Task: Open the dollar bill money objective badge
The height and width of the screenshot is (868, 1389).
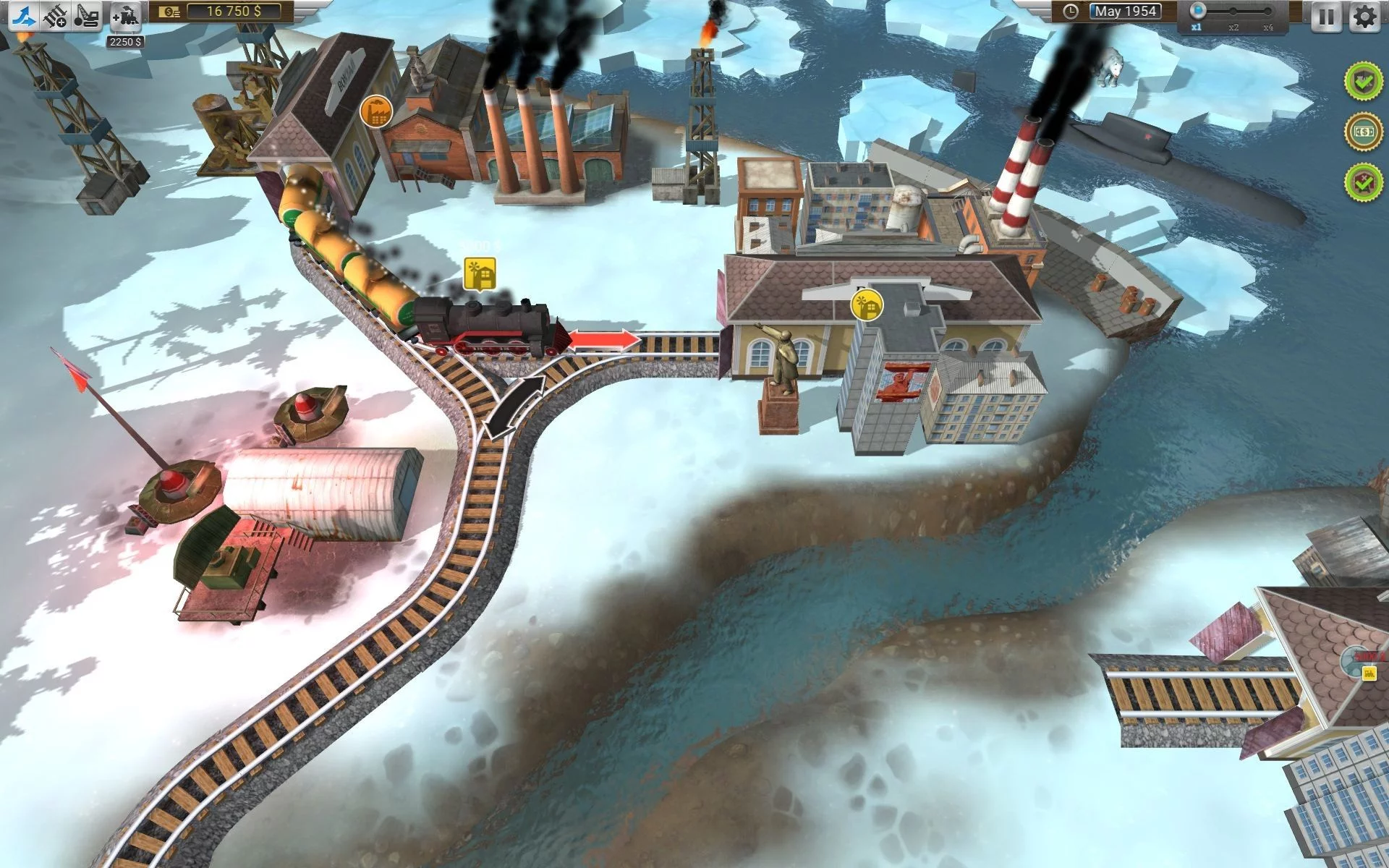Action: 1363,132
